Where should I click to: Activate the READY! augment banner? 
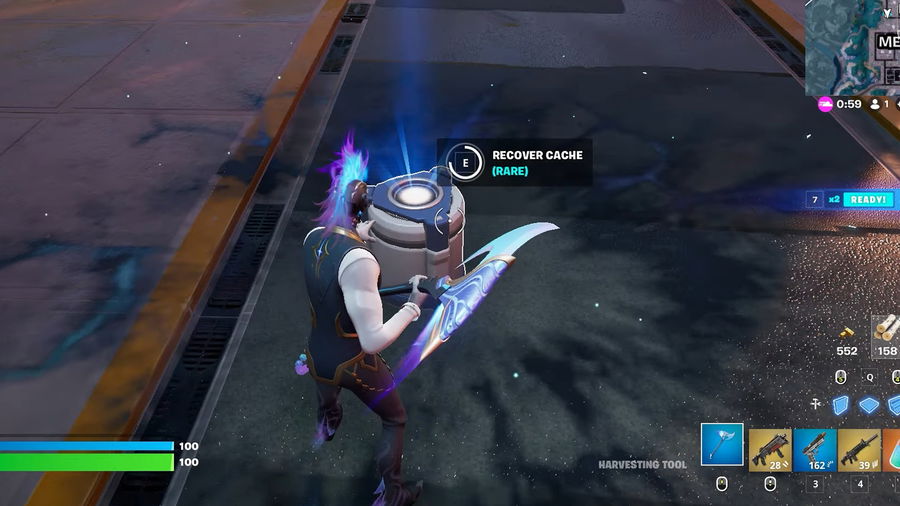click(x=866, y=200)
